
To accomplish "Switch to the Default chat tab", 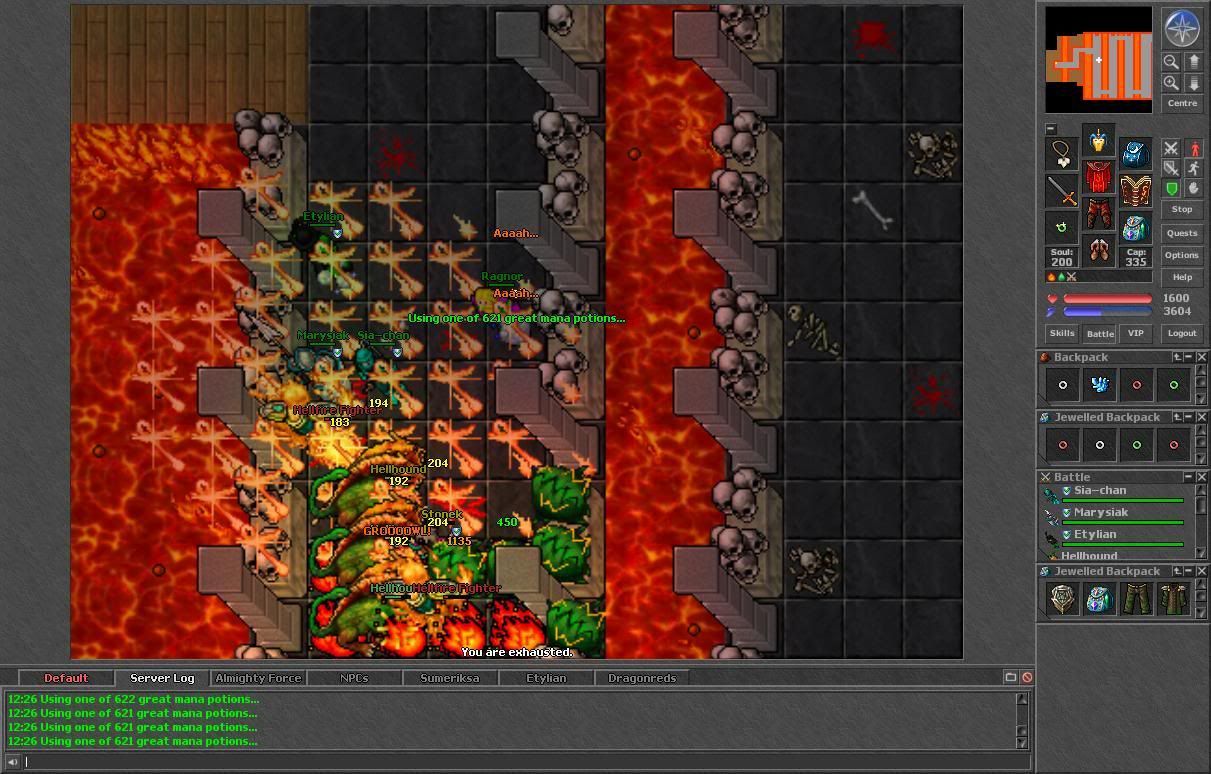I will point(66,678).
